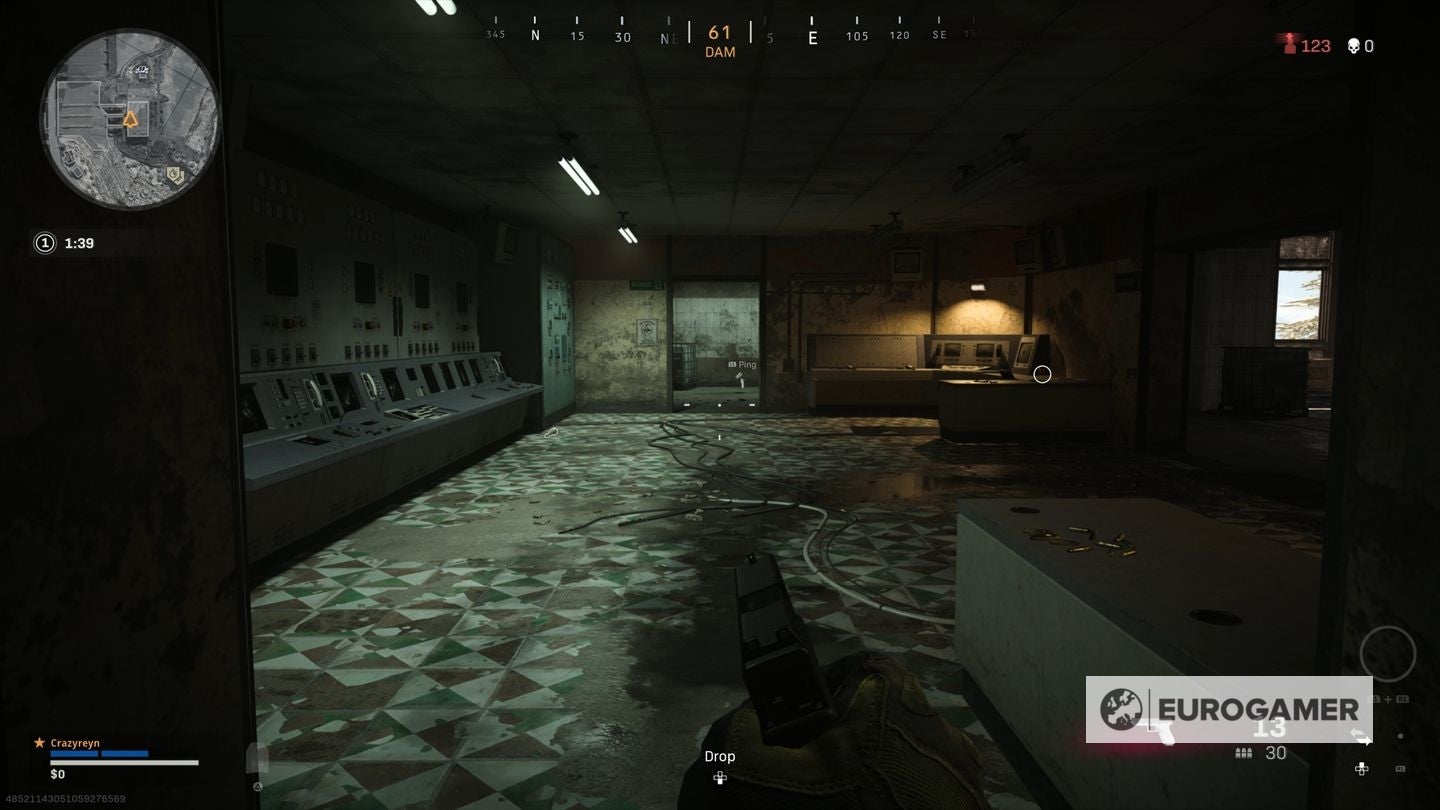The image size is (1440, 810).
Task: Select the bullet magazine icon beside reserve ammo 30
Action: [x=1243, y=752]
